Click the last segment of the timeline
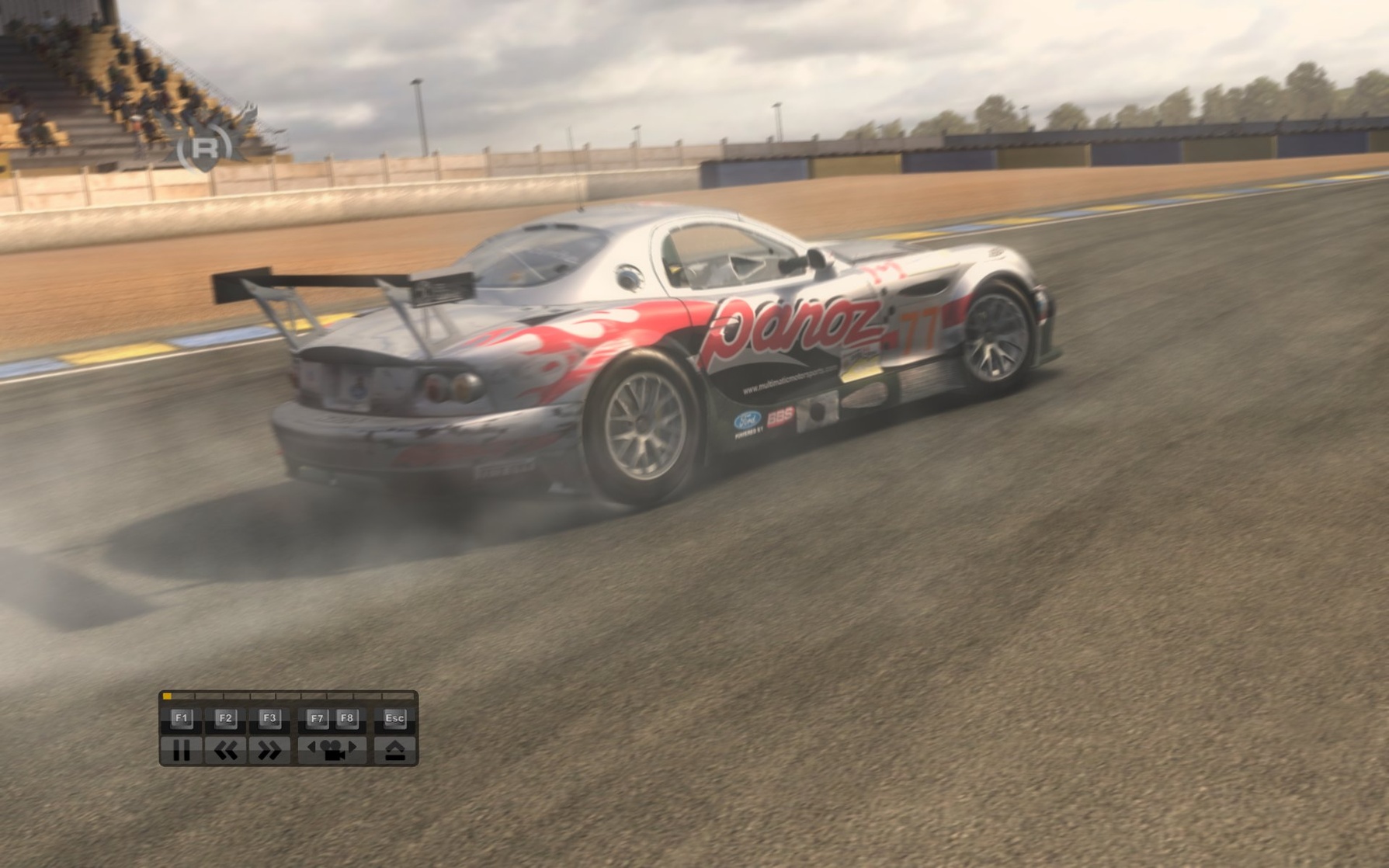 (x=398, y=696)
